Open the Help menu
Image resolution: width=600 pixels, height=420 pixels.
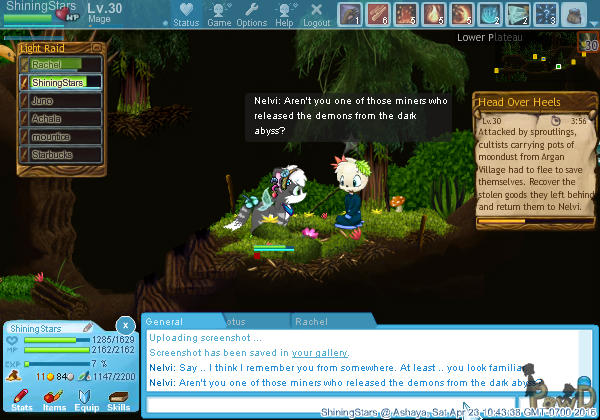285,14
